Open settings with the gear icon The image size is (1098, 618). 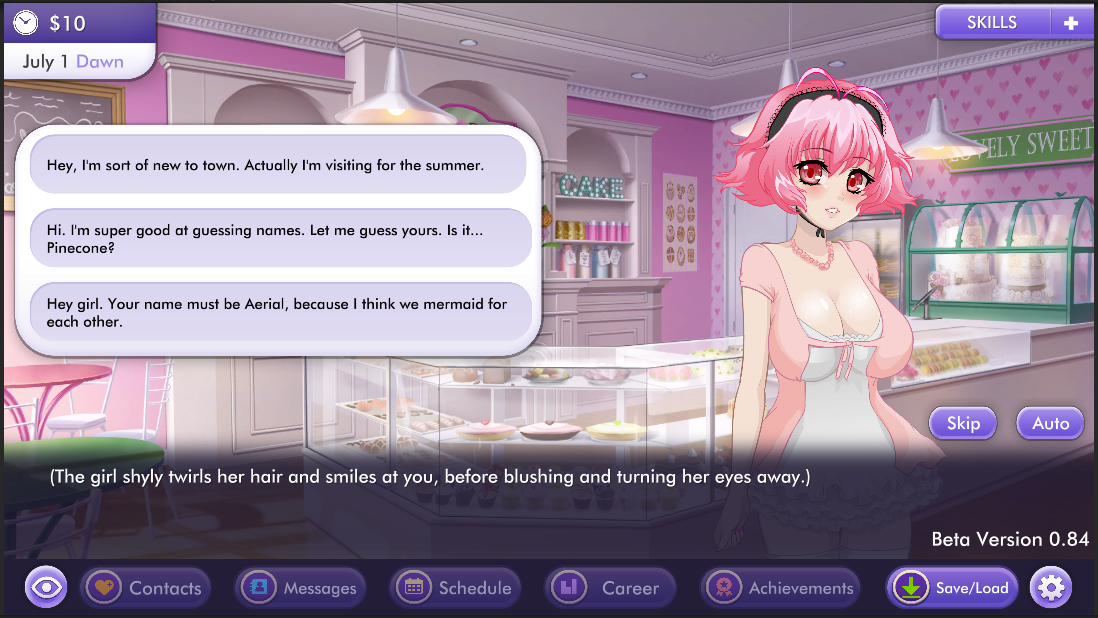[1050, 588]
